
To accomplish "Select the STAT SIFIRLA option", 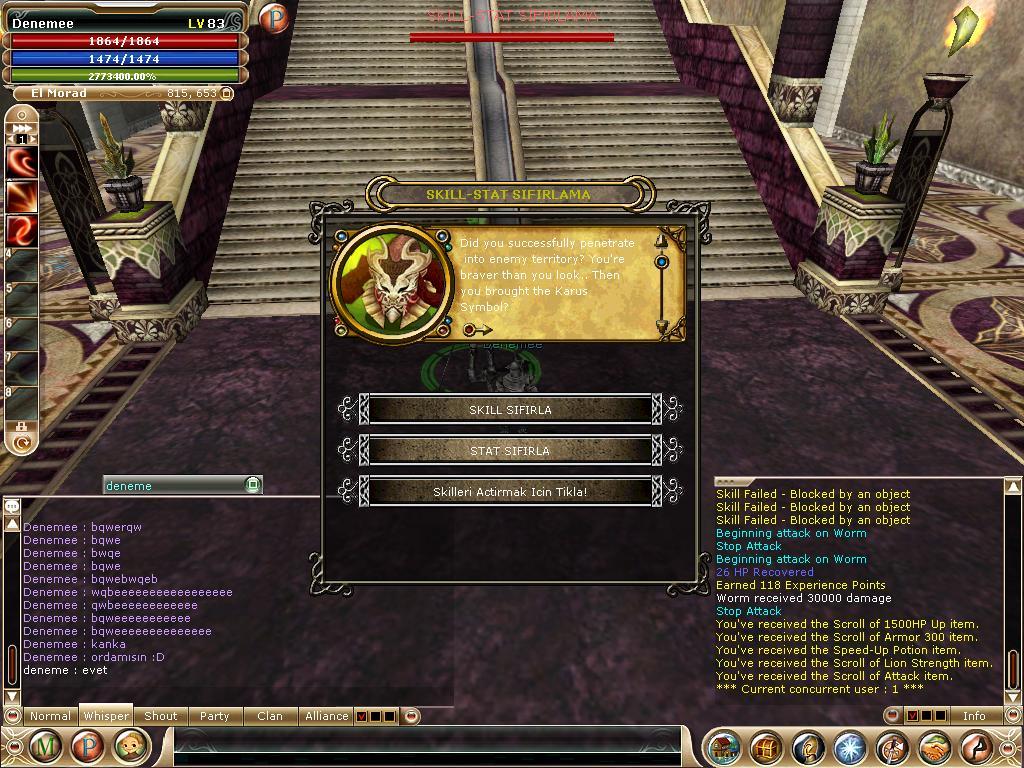I will click(x=510, y=451).
